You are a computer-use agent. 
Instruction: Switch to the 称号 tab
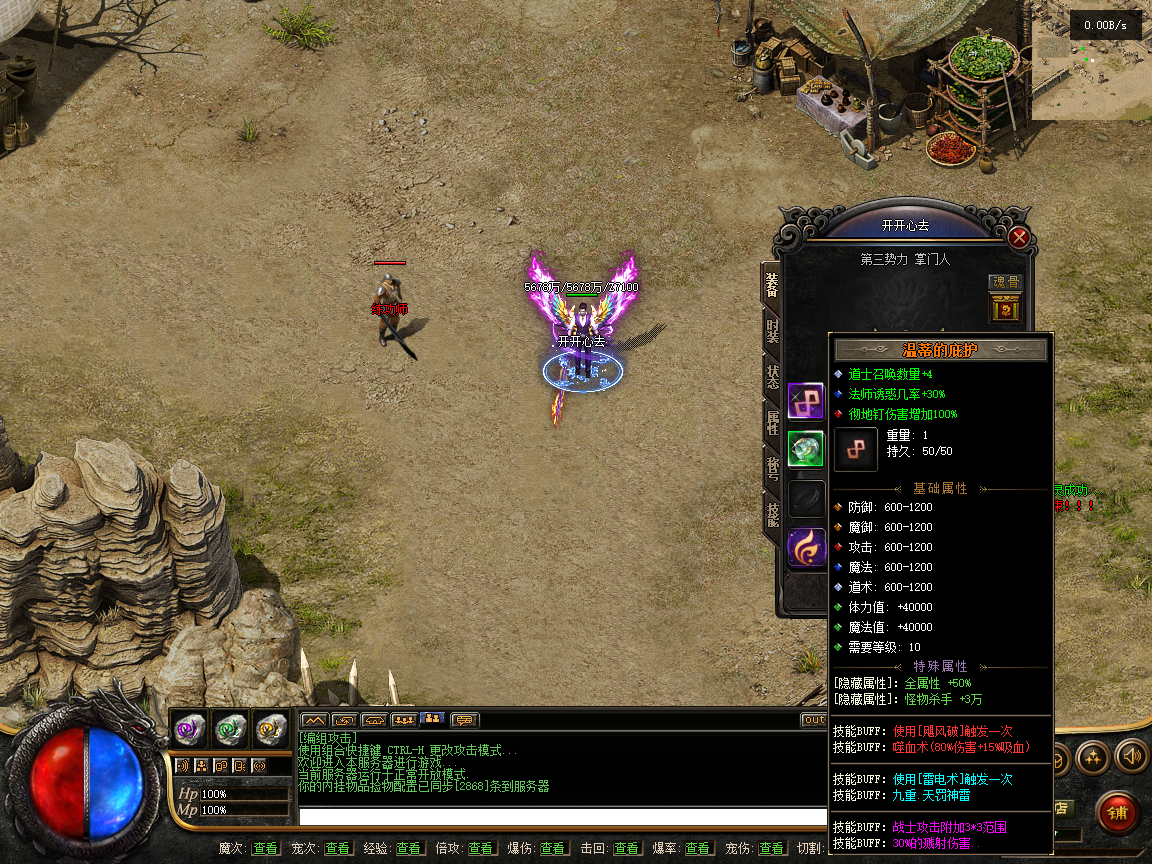point(772,467)
